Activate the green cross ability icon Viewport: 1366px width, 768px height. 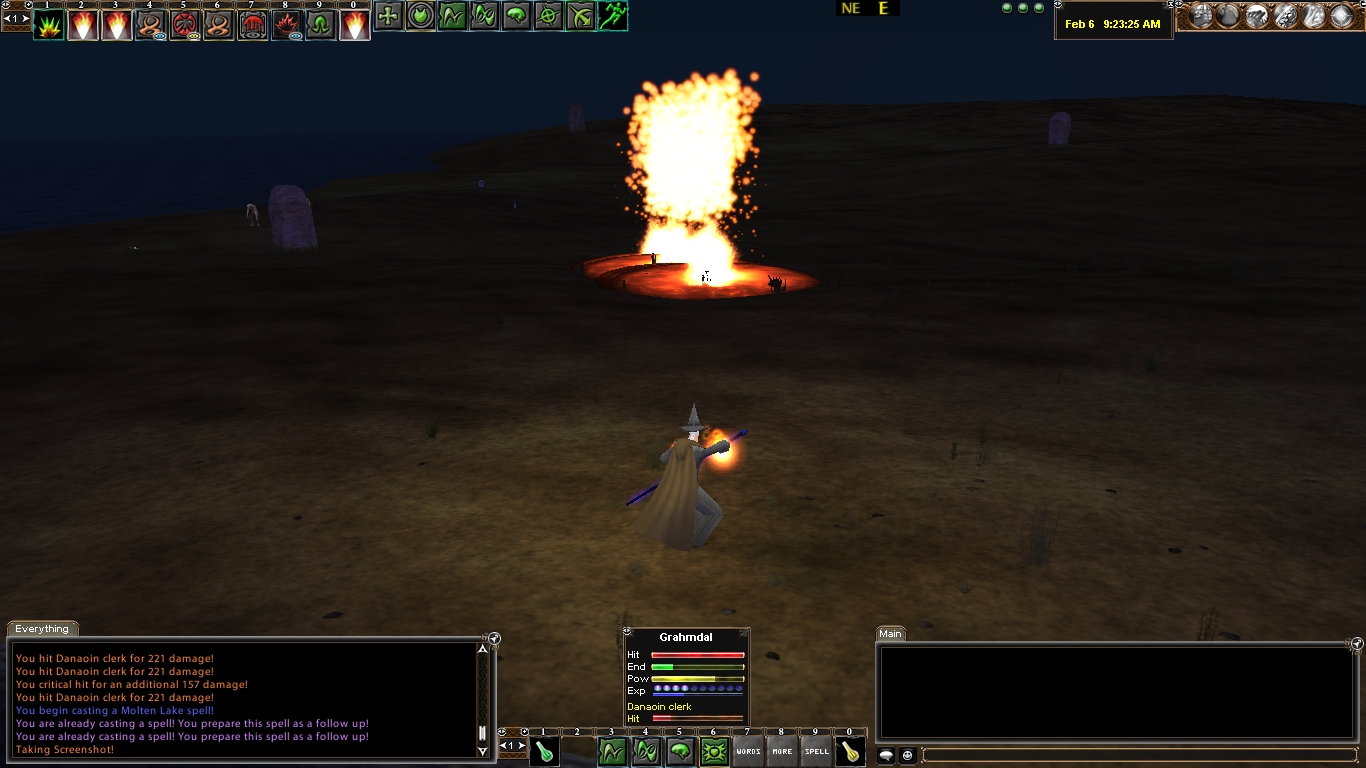389,16
